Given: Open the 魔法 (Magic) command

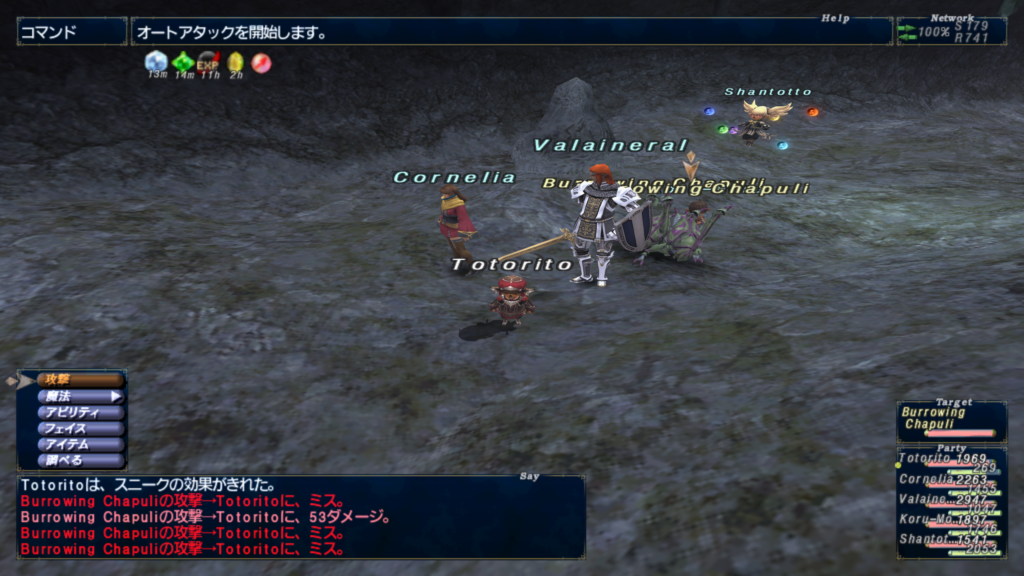Looking at the screenshot, I should pos(80,396).
